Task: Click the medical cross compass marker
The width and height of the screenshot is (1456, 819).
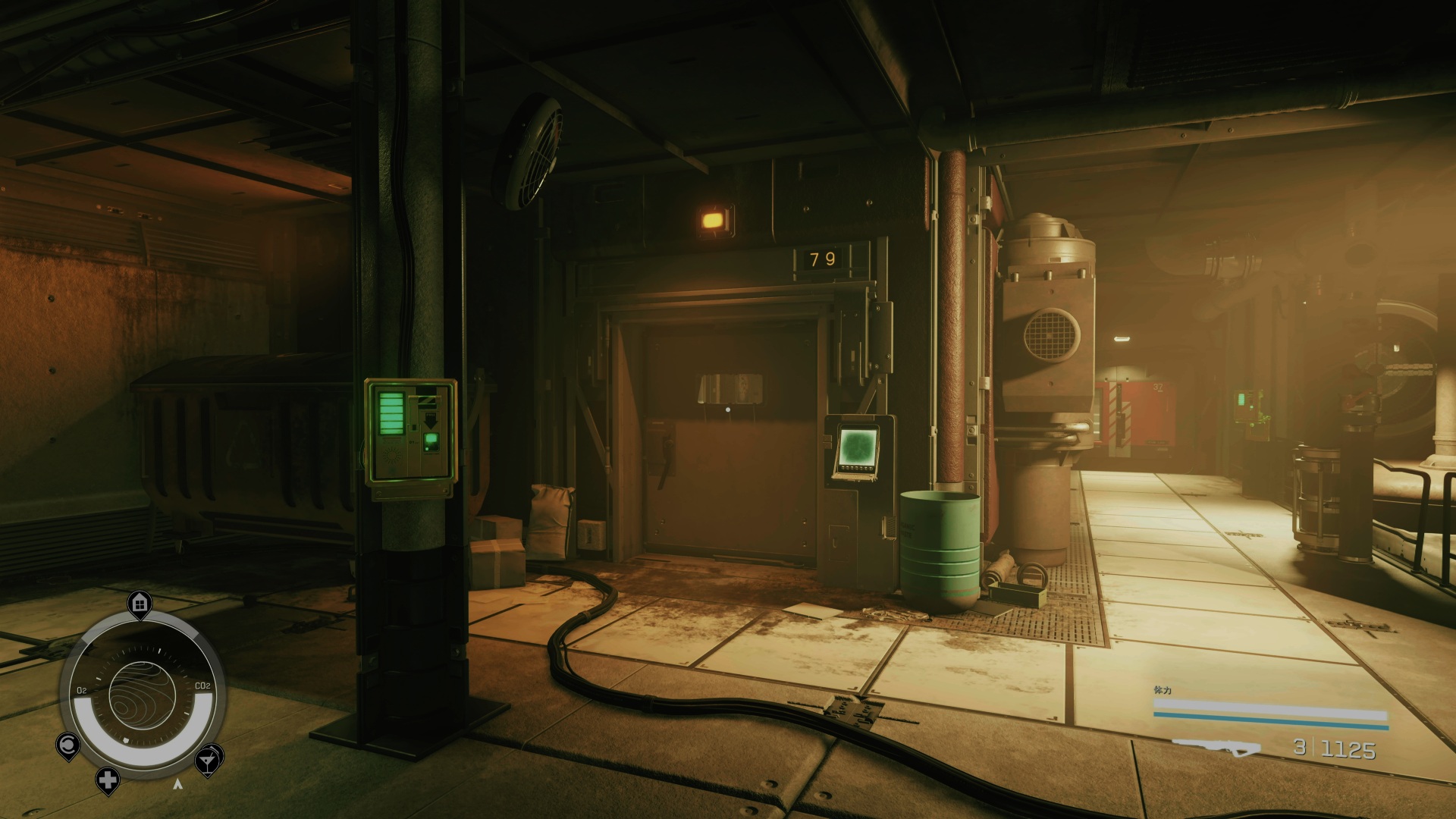Action: 108,780
